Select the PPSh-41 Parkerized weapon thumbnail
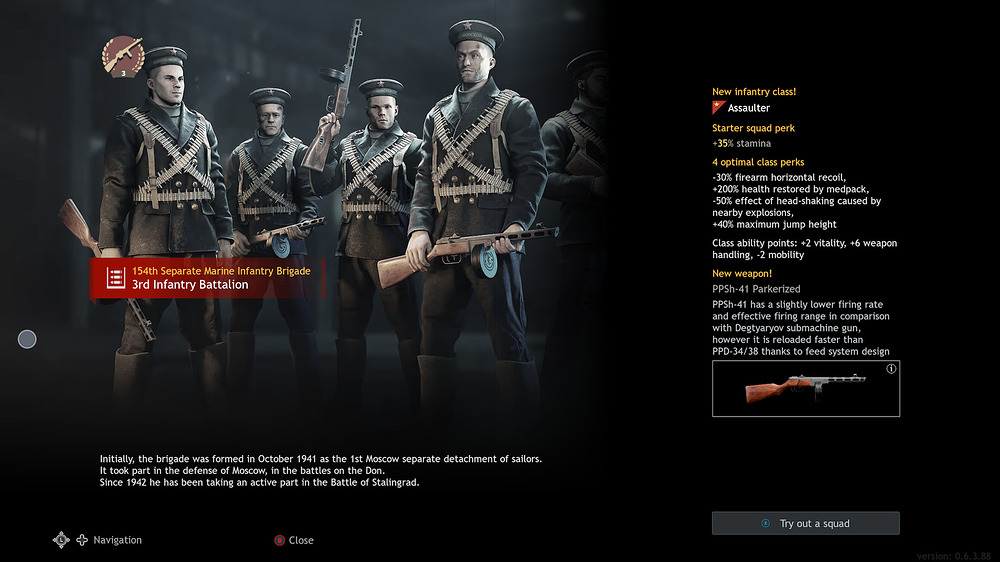The height and width of the screenshot is (562, 1000). (805, 389)
